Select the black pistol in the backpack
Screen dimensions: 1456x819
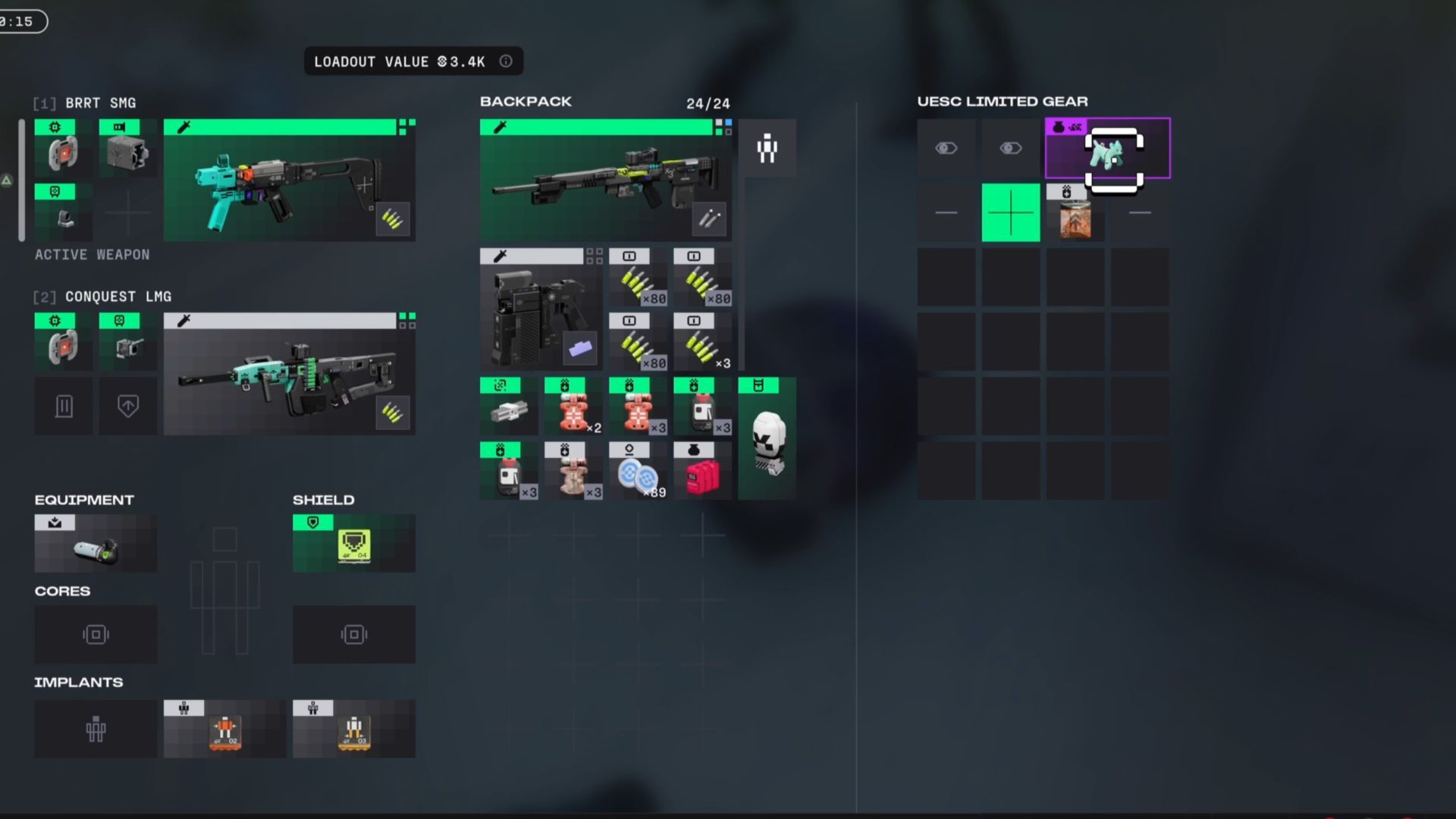541,309
